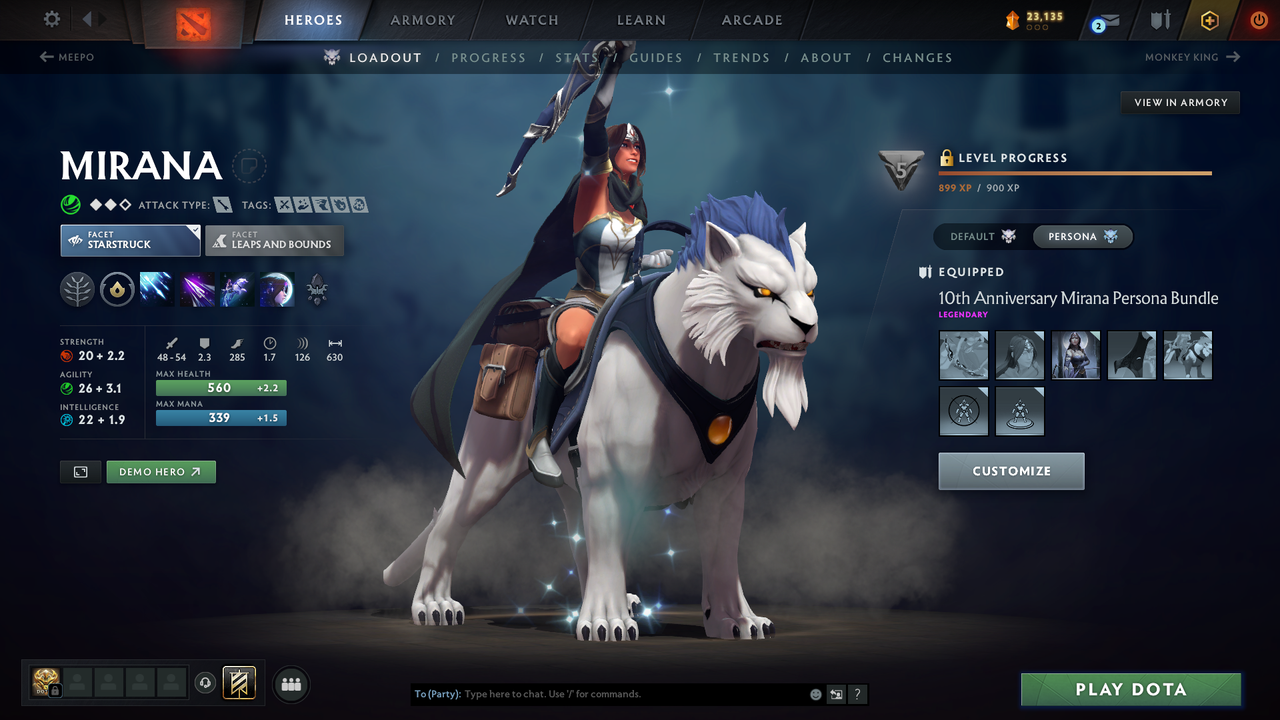Open the Arcade menu
The width and height of the screenshot is (1280, 720).
tap(751, 19)
